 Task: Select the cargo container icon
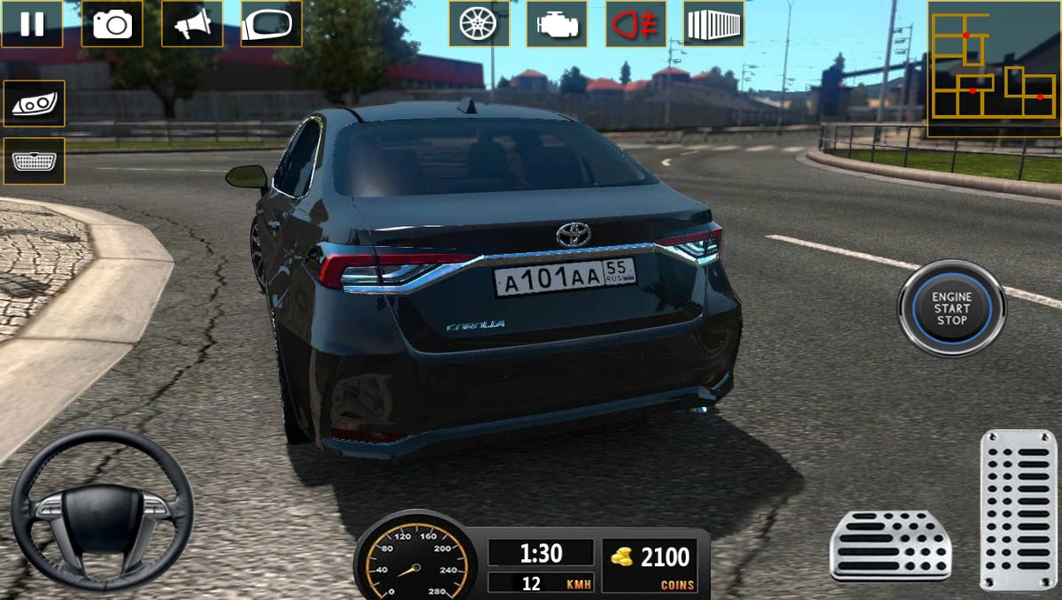point(714,24)
